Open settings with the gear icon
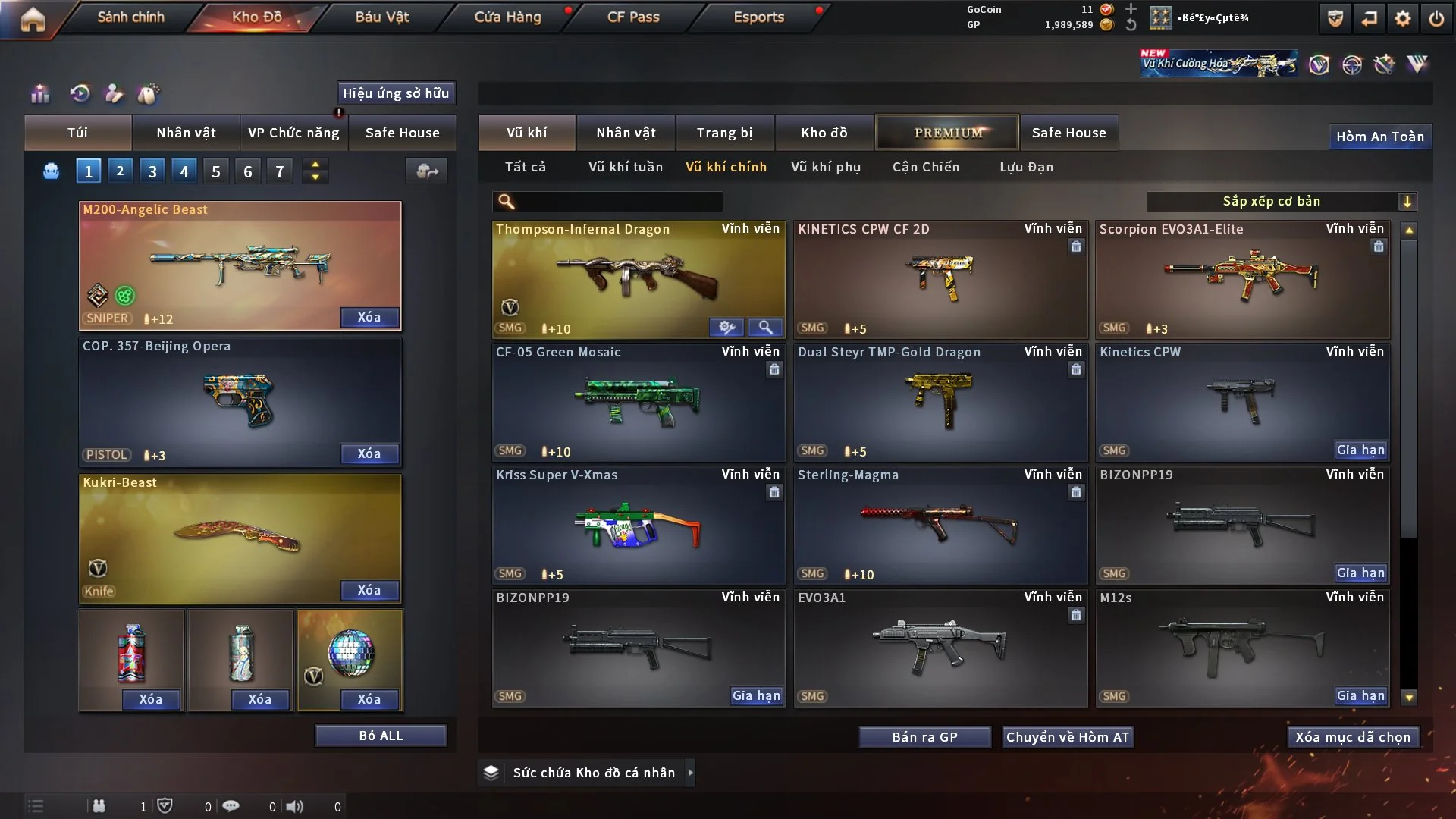This screenshot has height=819, width=1456. coord(1402,18)
